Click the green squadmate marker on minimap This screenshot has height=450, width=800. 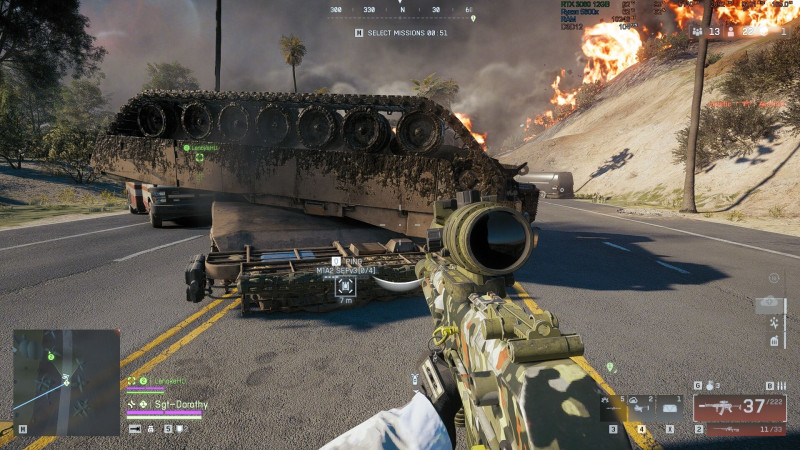50,355
